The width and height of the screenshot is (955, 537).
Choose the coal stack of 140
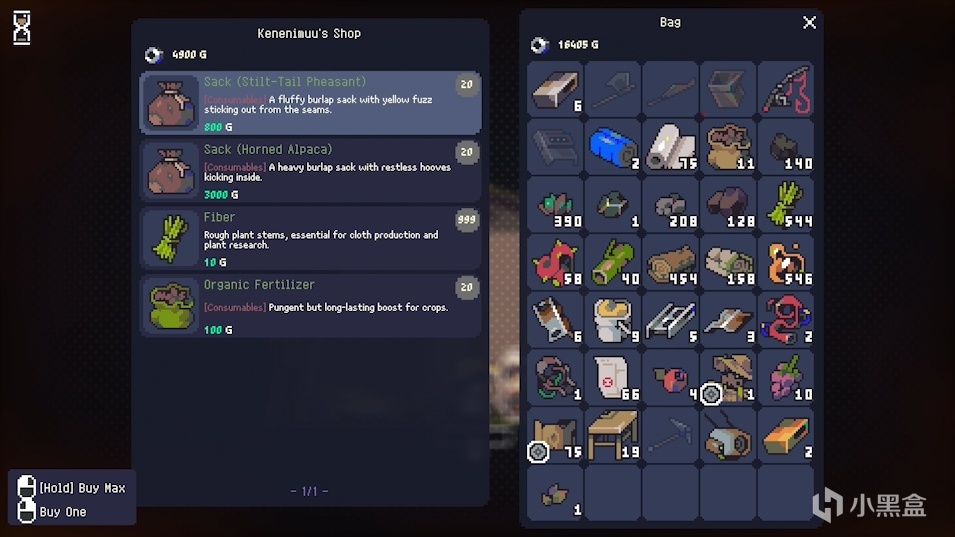coord(786,148)
